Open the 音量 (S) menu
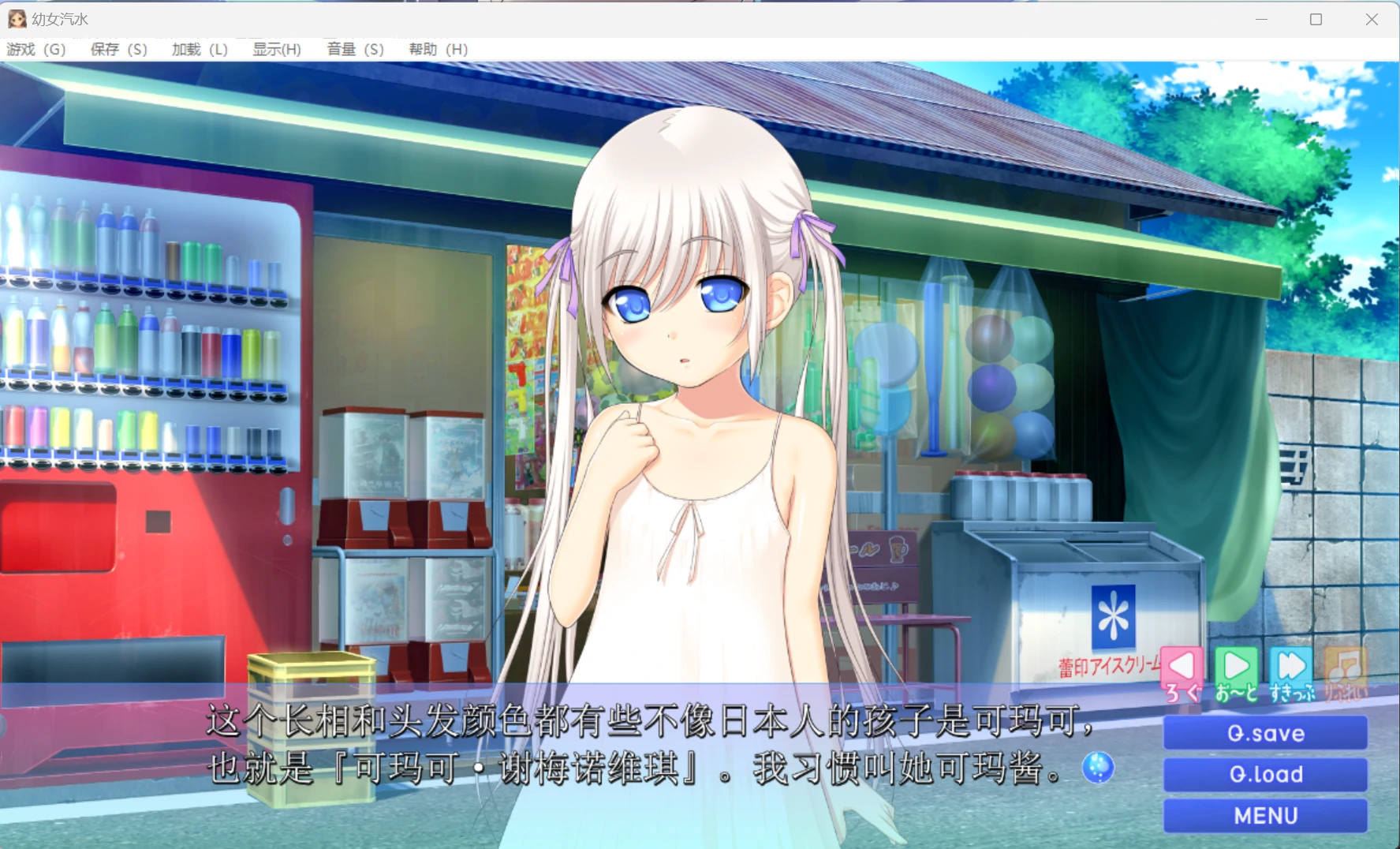The width and height of the screenshot is (1400, 849). (x=353, y=49)
